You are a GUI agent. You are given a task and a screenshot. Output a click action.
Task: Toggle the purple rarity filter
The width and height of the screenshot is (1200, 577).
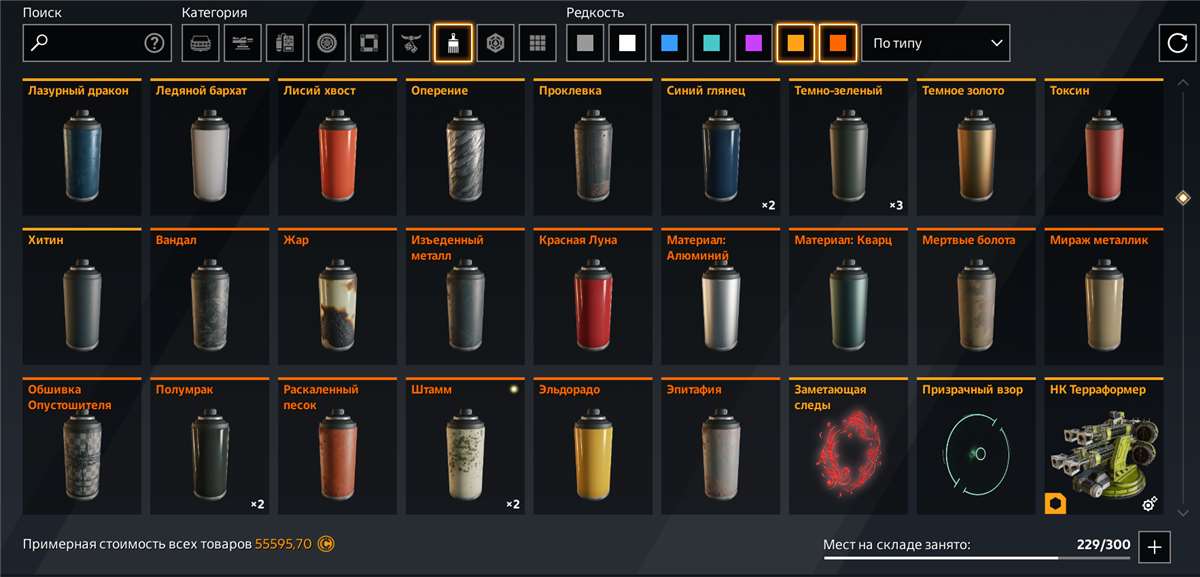click(753, 43)
